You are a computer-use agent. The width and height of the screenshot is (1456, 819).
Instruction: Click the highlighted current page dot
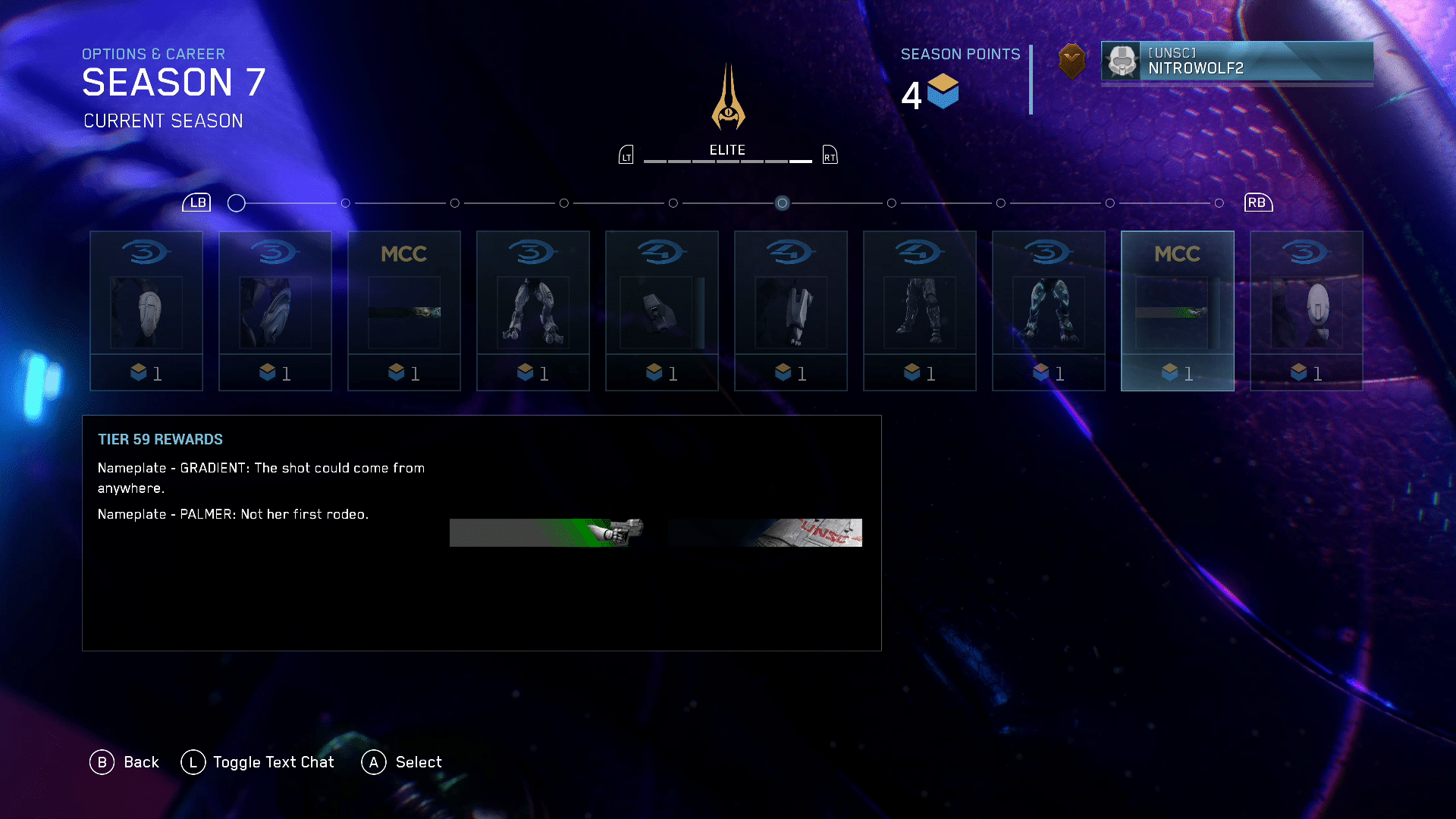pos(782,203)
